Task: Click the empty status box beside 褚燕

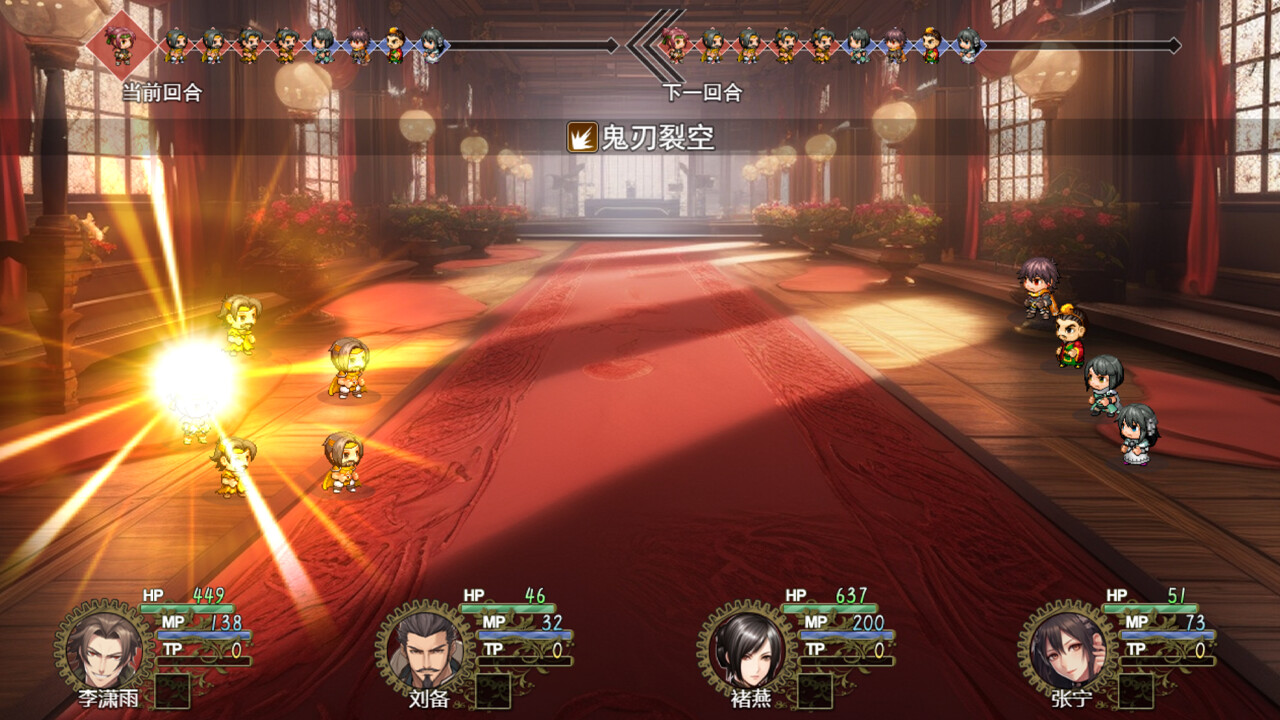Action: click(x=813, y=691)
